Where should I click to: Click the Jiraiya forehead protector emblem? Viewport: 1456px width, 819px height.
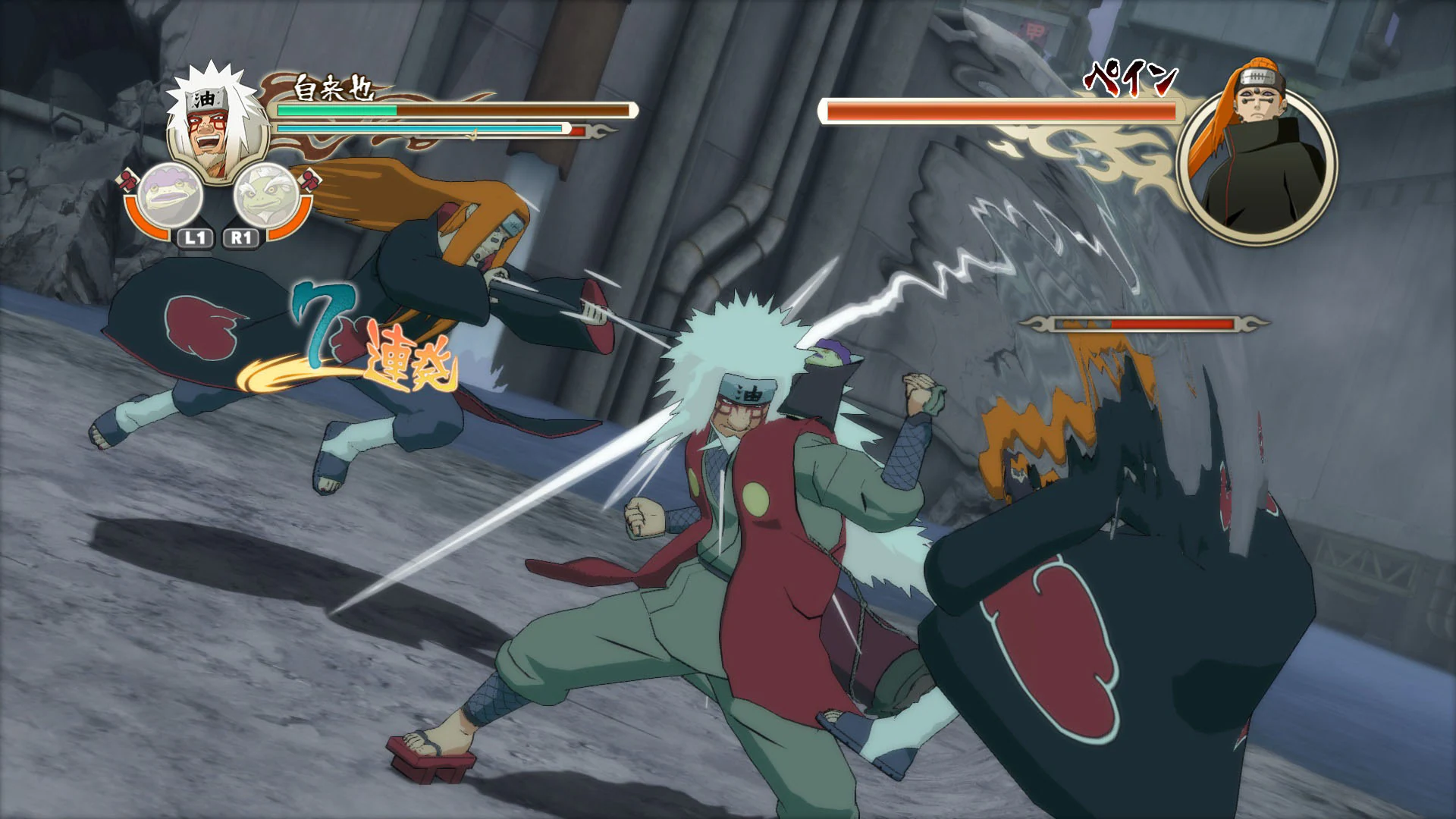pos(203,99)
